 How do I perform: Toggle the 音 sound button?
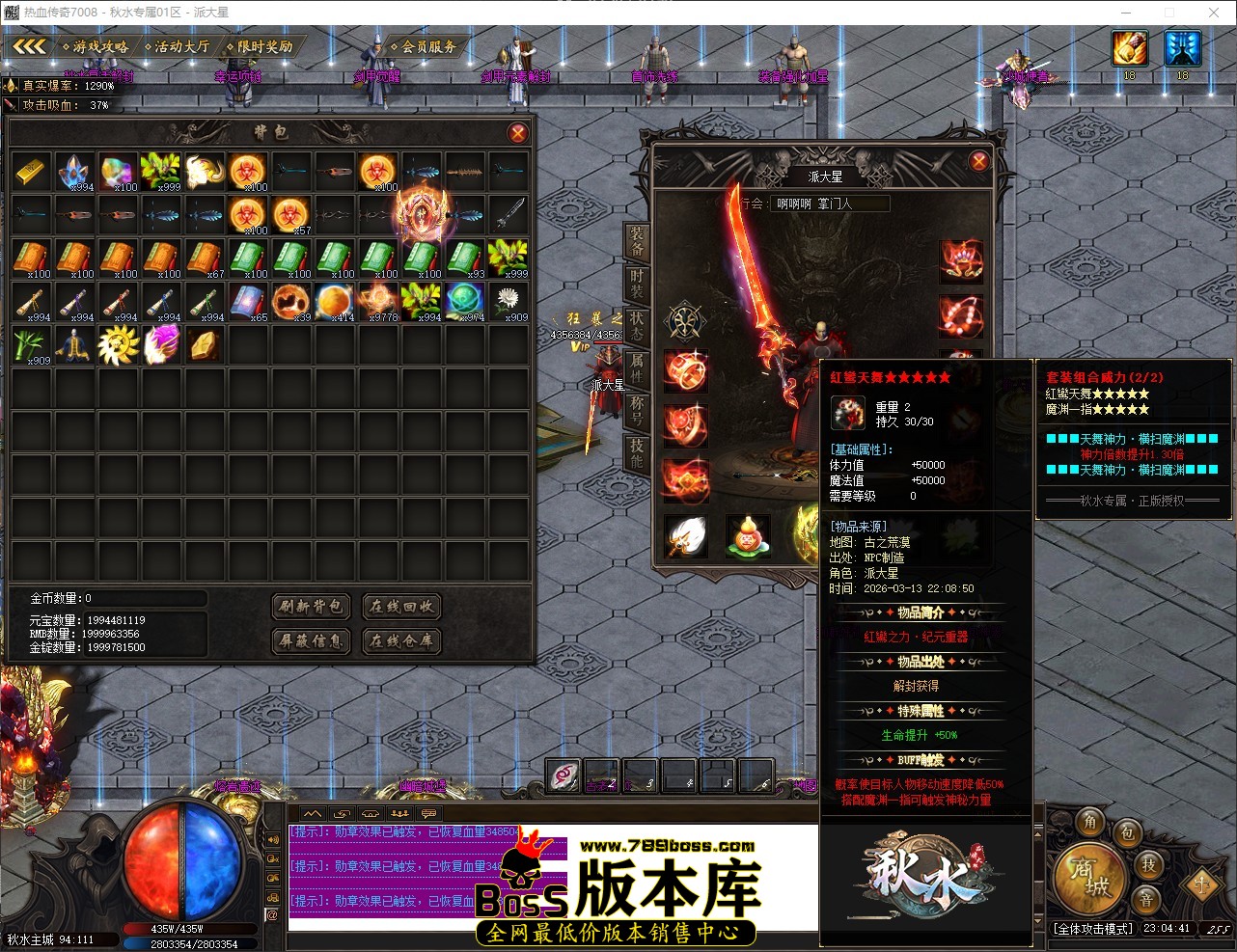click(x=1147, y=900)
